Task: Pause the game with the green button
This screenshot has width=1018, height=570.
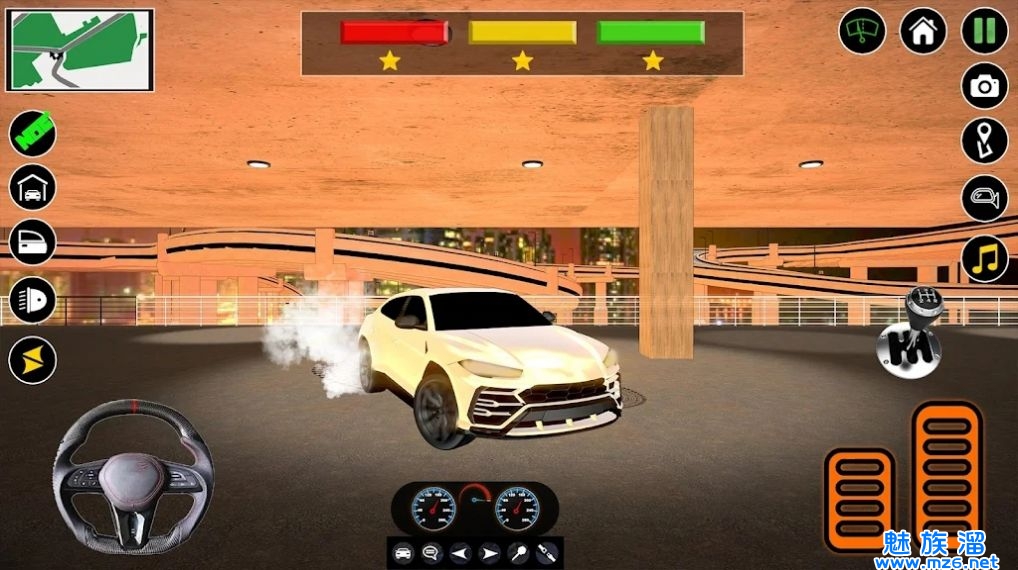Action: [x=985, y=31]
